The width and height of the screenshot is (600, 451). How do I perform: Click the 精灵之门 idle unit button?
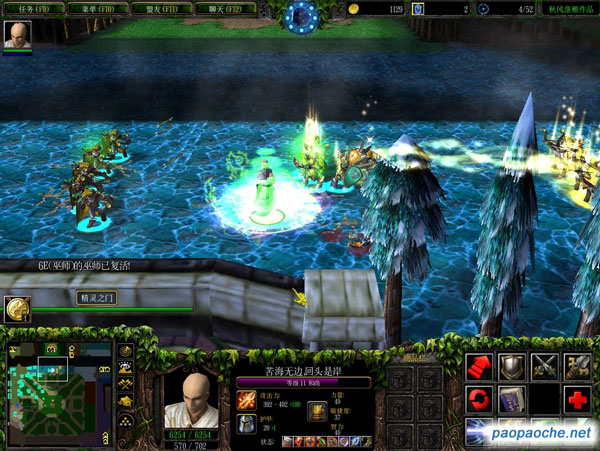click(17, 308)
